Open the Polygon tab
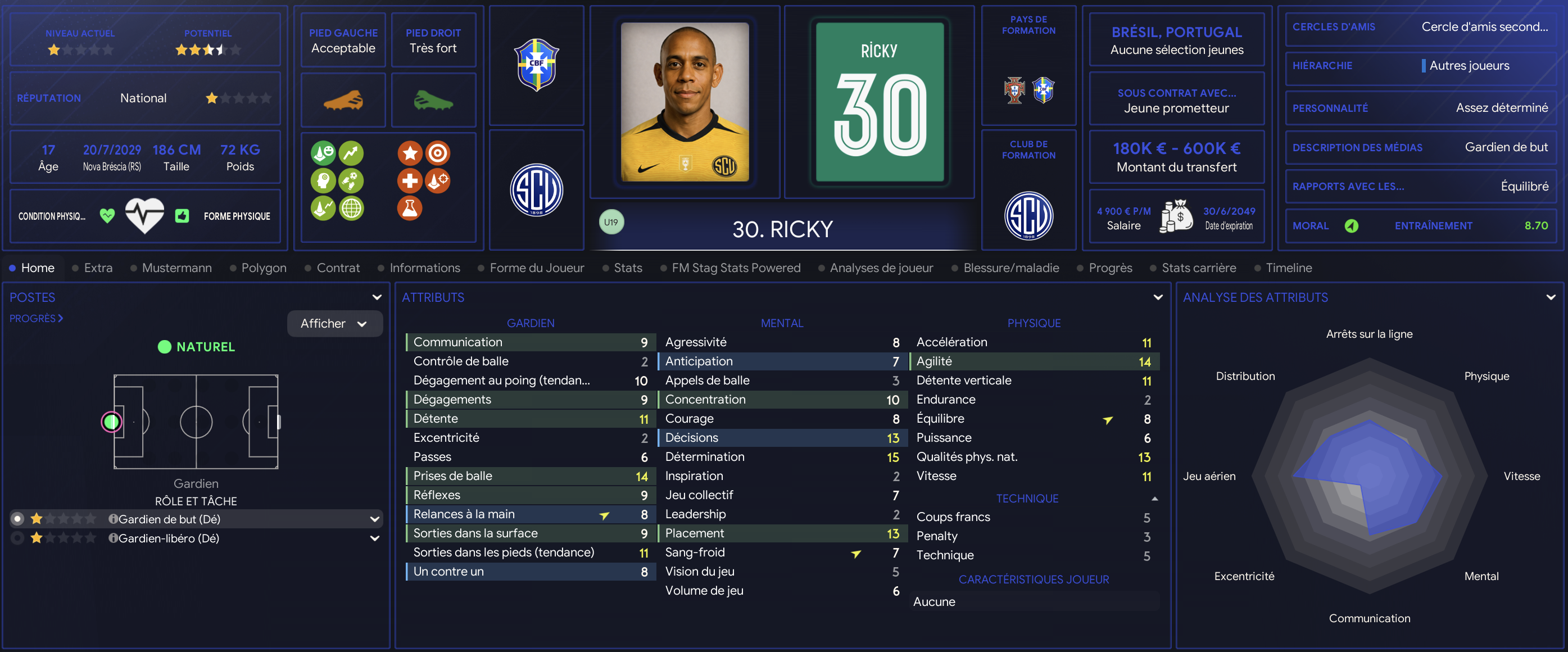 [x=263, y=268]
